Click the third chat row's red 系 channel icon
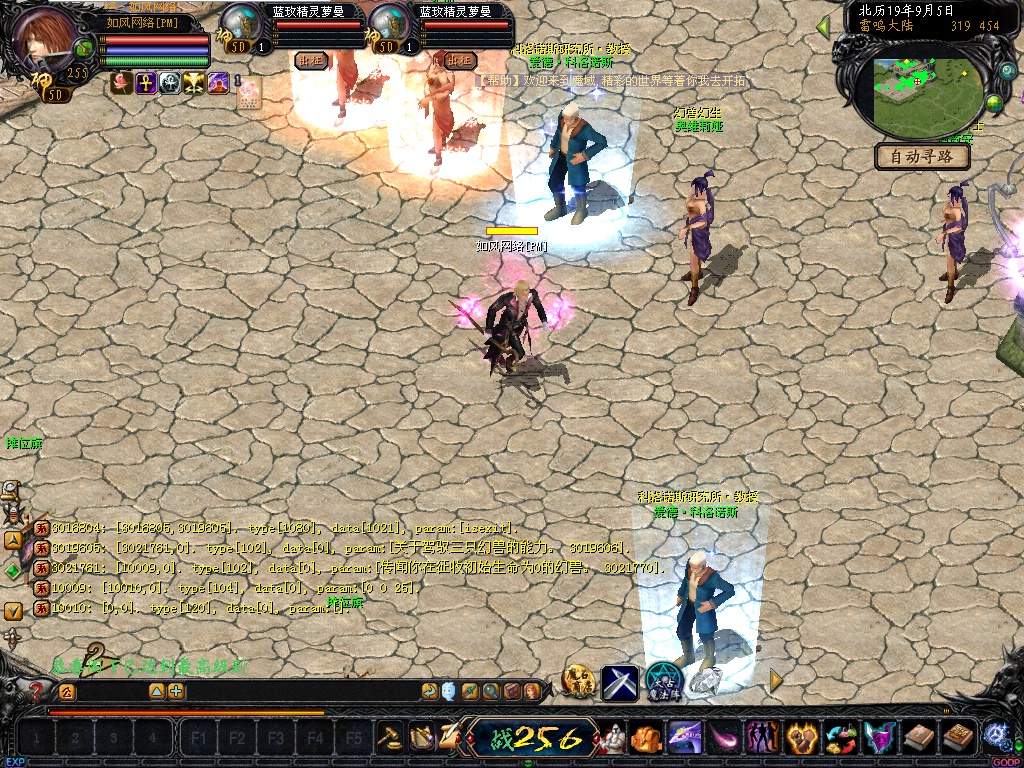Image resolution: width=1024 pixels, height=768 pixels. click(x=42, y=568)
